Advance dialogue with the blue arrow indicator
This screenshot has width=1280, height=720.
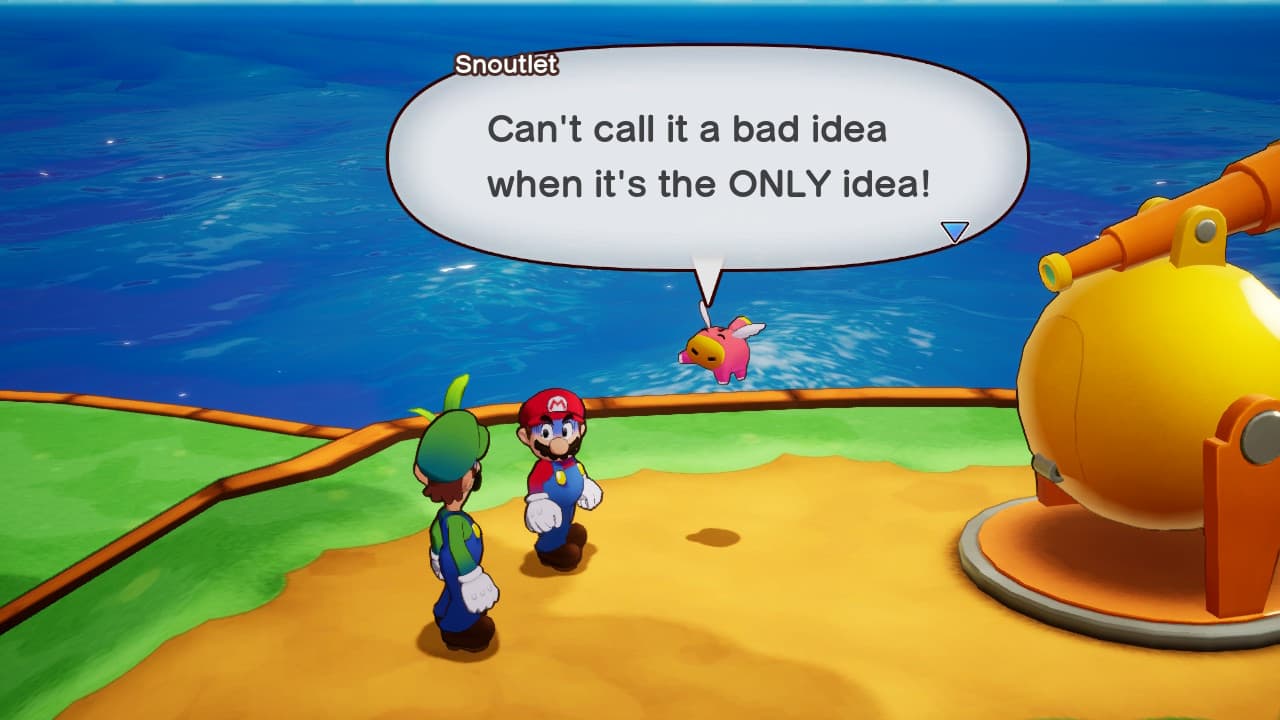[x=955, y=232]
